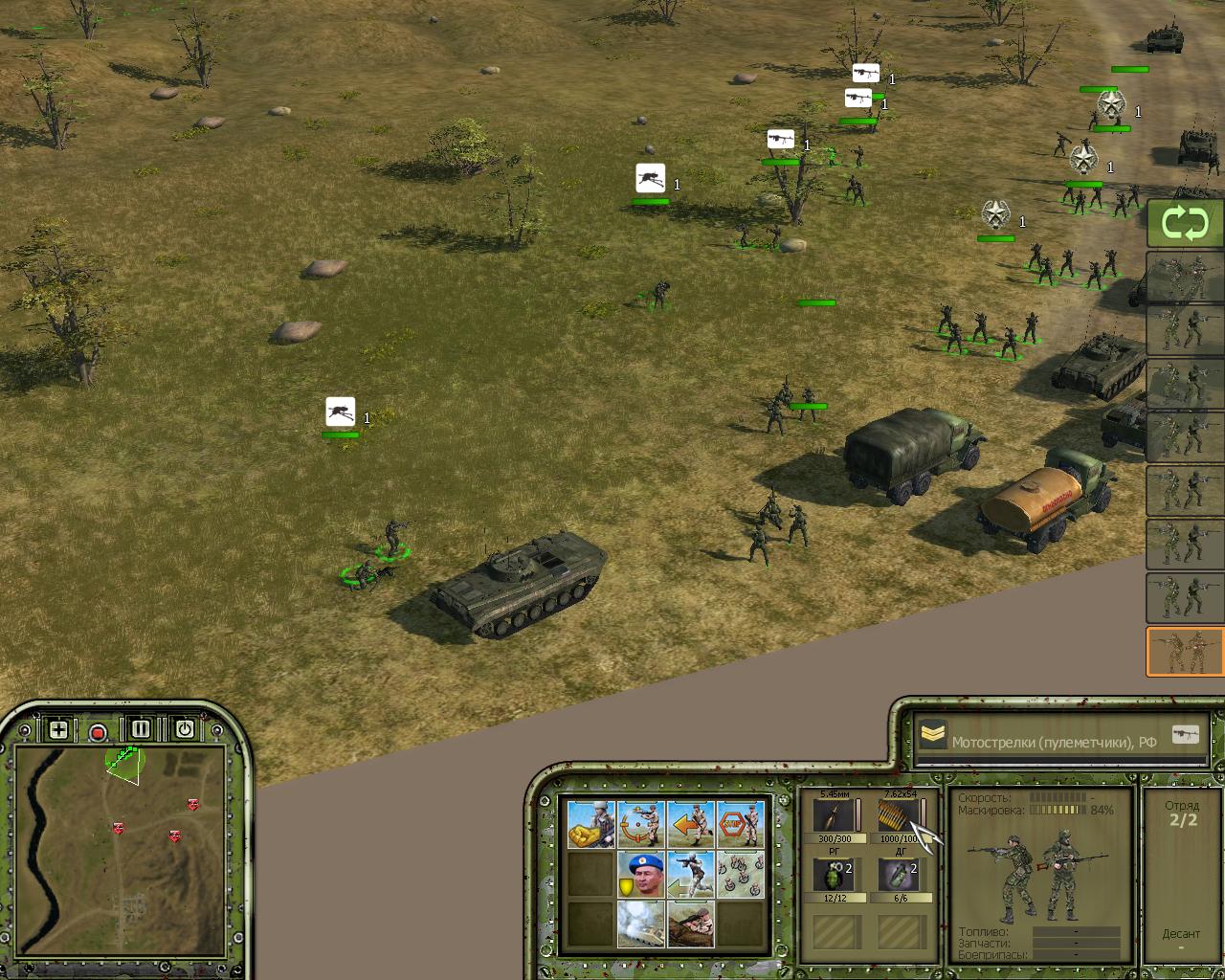The height and width of the screenshot is (980, 1225).
Task: Click the green cycle arrows button
Action: click(x=1185, y=224)
